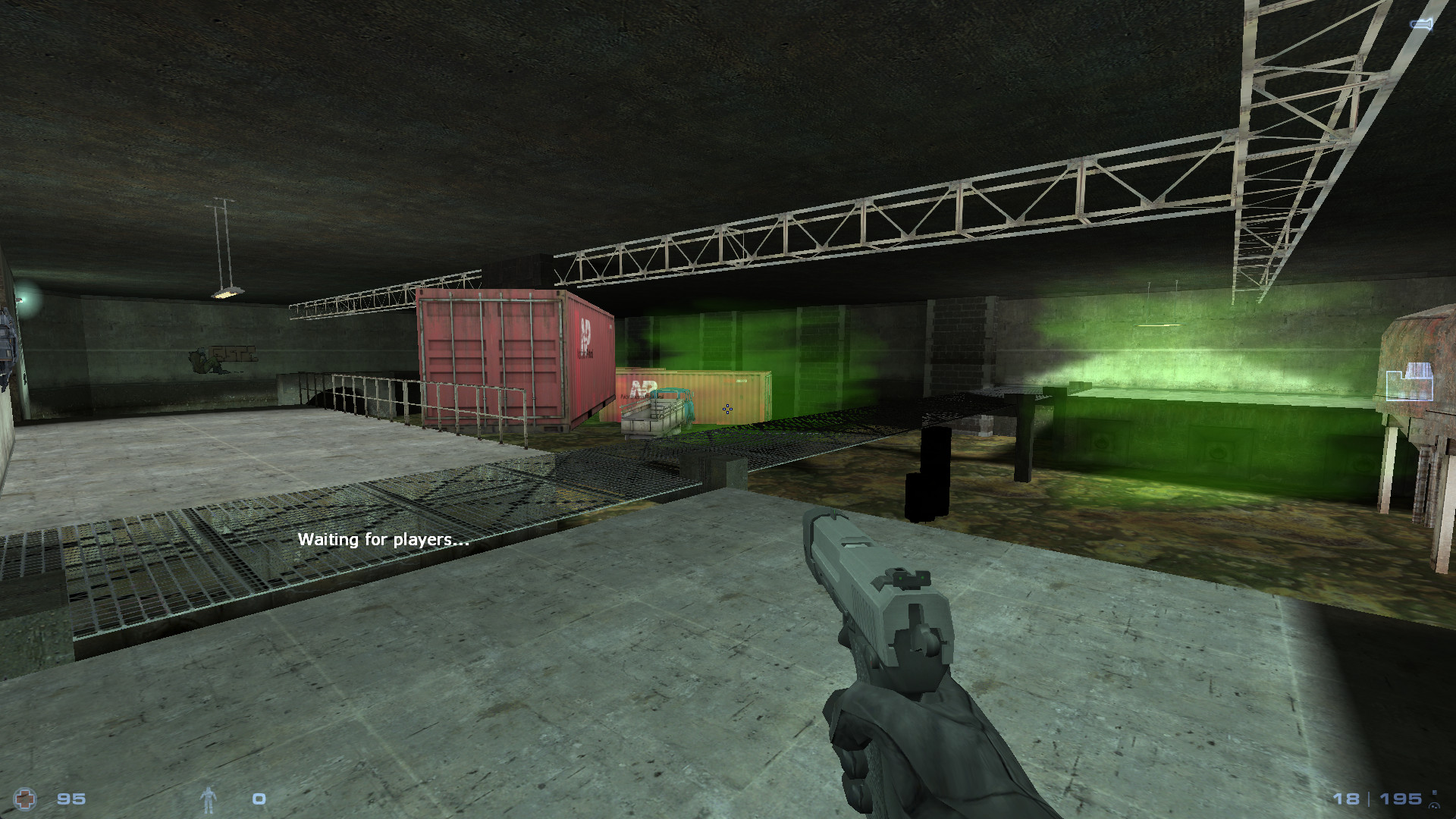Click the crosshair at the center of the screen
Image resolution: width=1456 pixels, height=819 pixels.
point(728,409)
